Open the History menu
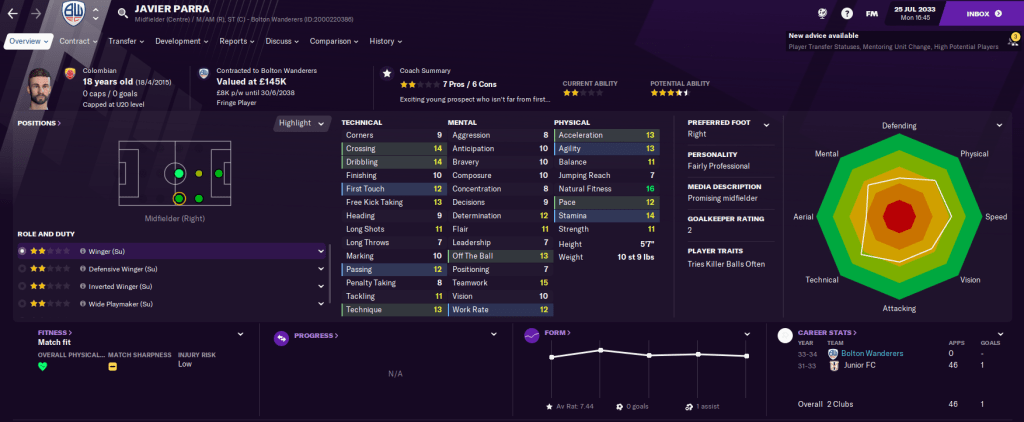This screenshot has width=1024, height=422. (385, 41)
